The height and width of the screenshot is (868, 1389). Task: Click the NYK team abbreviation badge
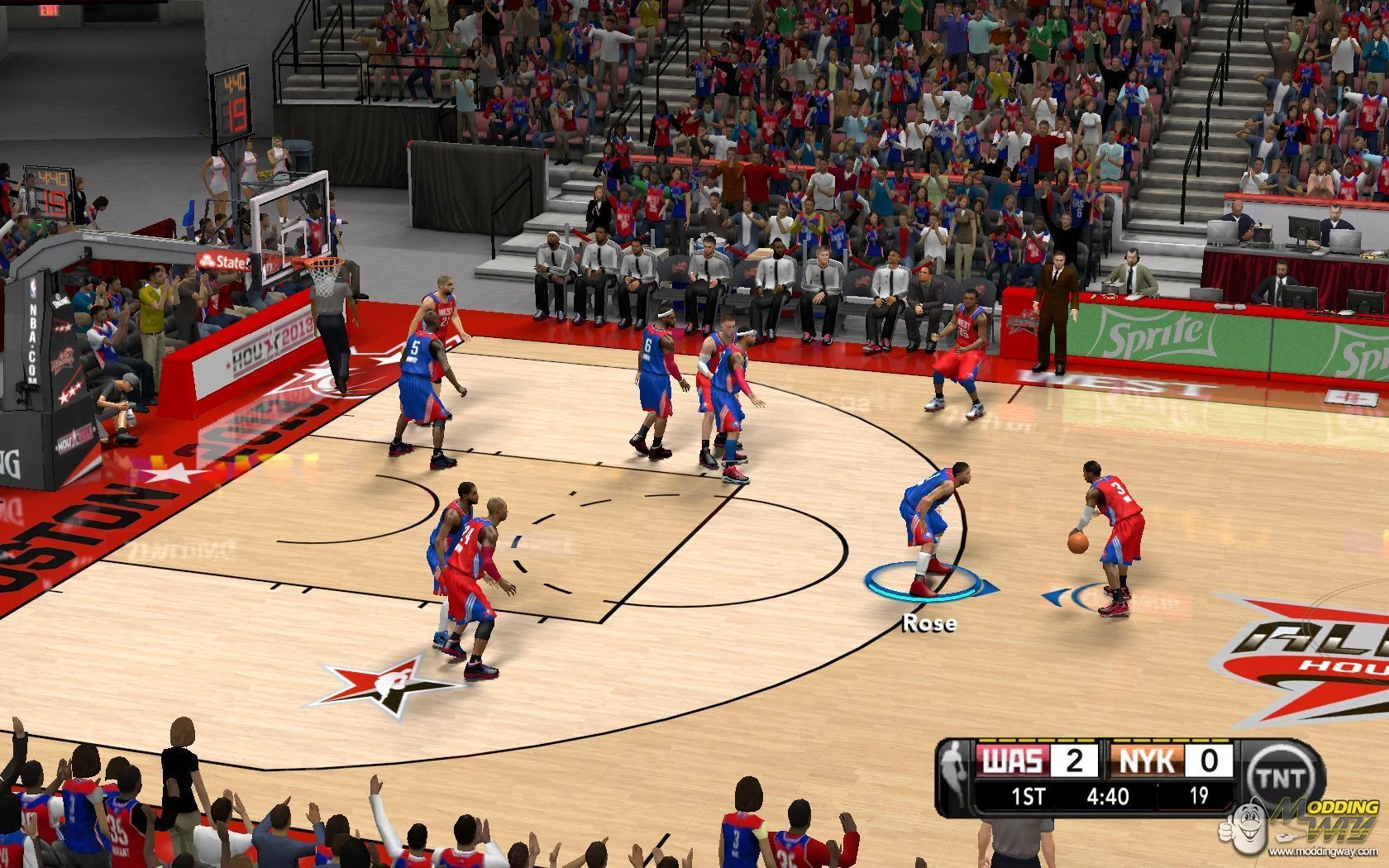(x=1147, y=761)
